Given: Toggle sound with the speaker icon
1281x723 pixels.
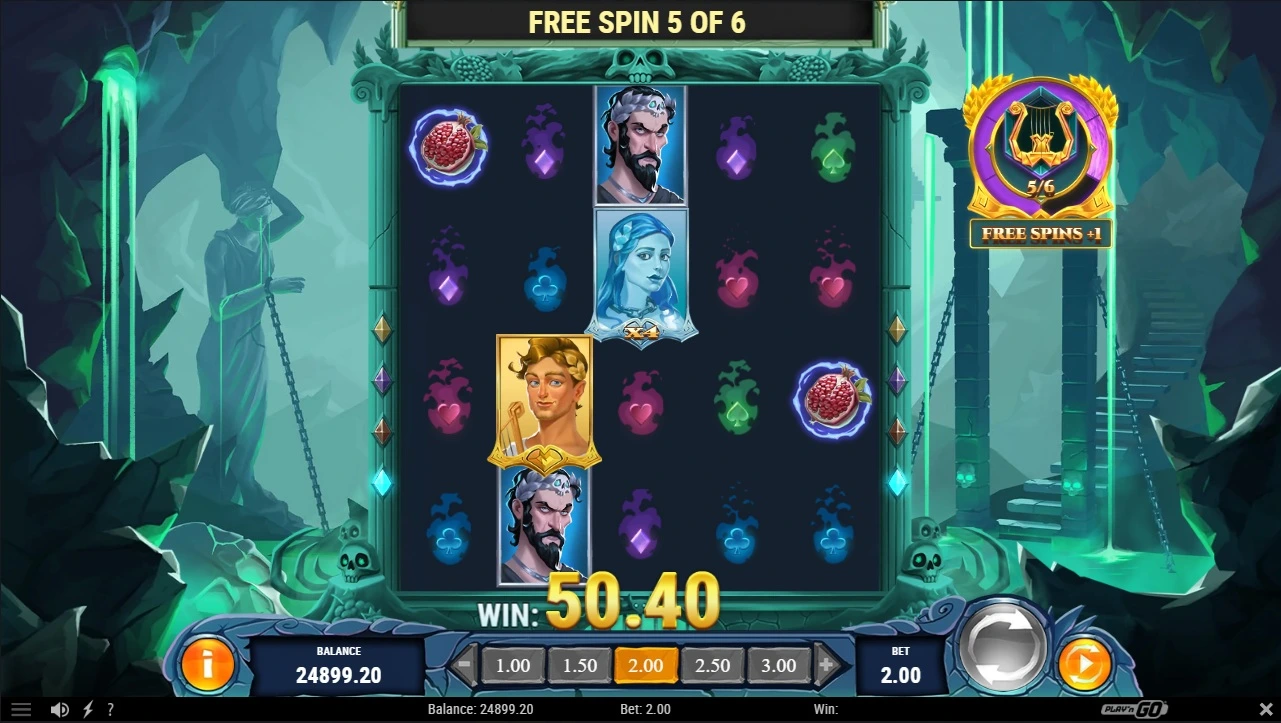Looking at the screenshot, I should [x=59, y=709].
